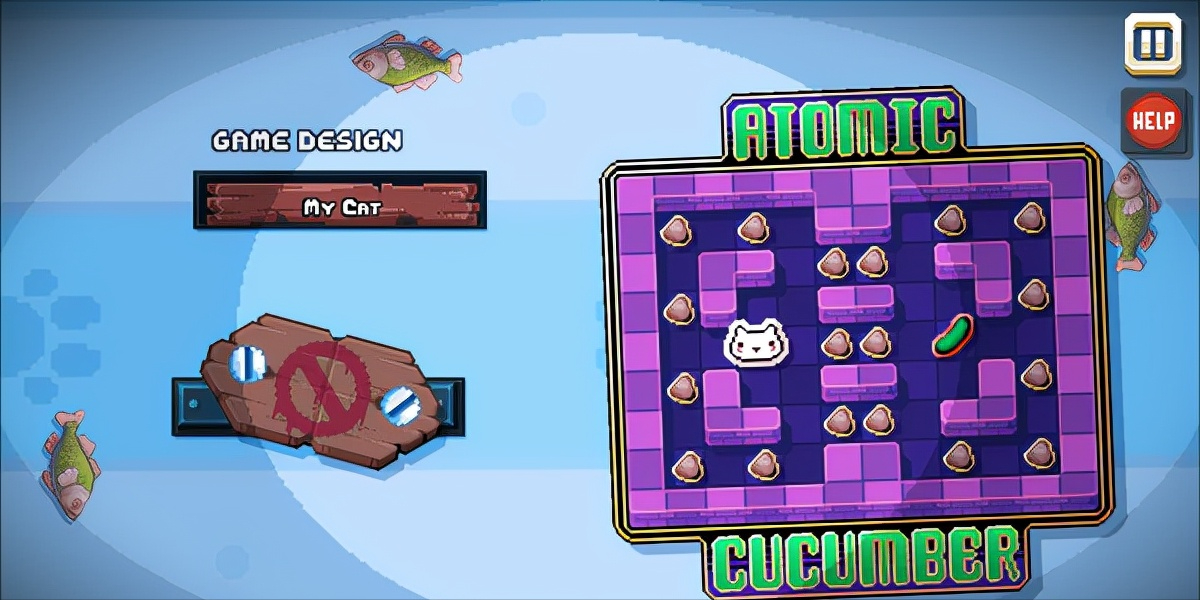Choose the Atomic Cucumber game board
This screenshot has width=1200, height=600.
click(x=855, y=340)
